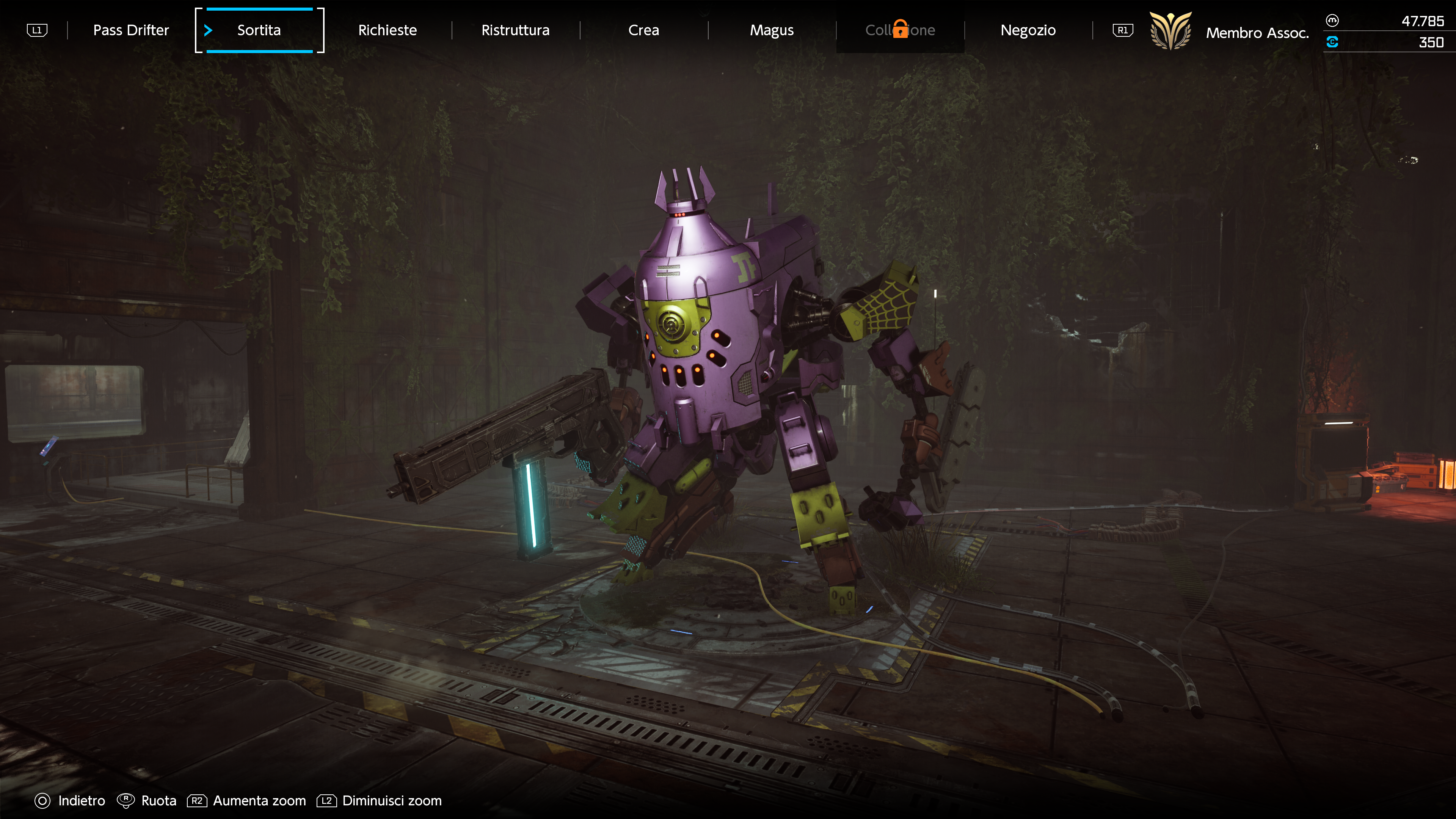Image resolution: width=1456 pixels, height=819 pixels.
Task: Go back with the Indietro button
Action: click(71, 800)
